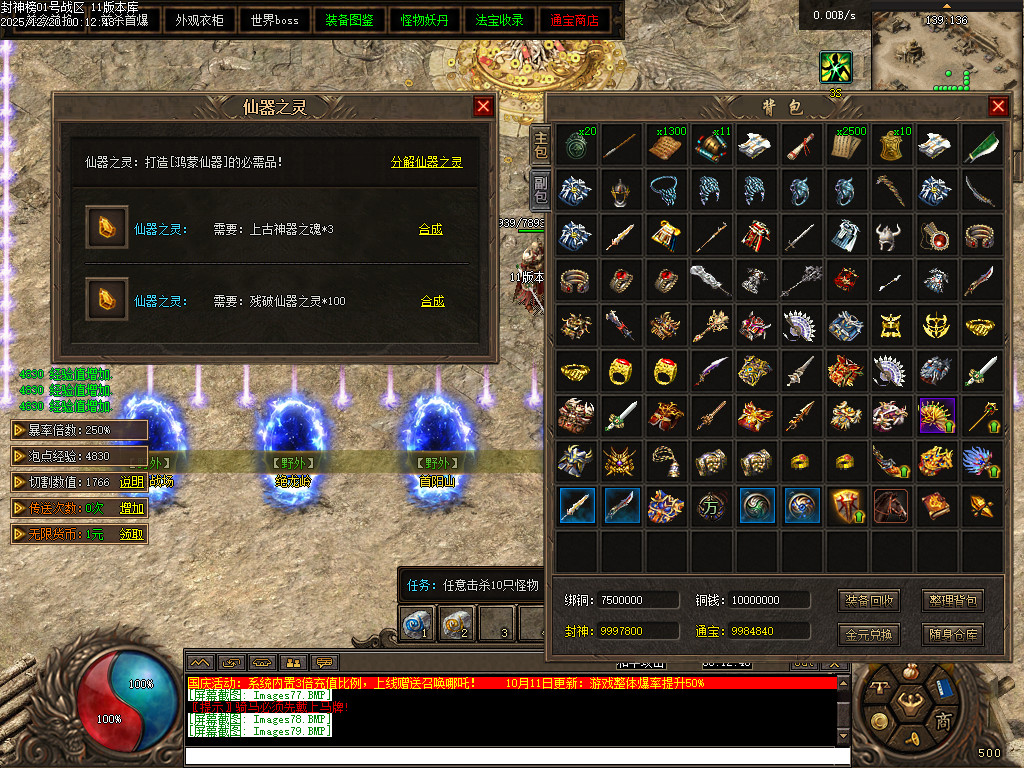Open the 外观衣柜 menu
The image size is (1024, 768).
pyautogui.click(x=199, y=20)
